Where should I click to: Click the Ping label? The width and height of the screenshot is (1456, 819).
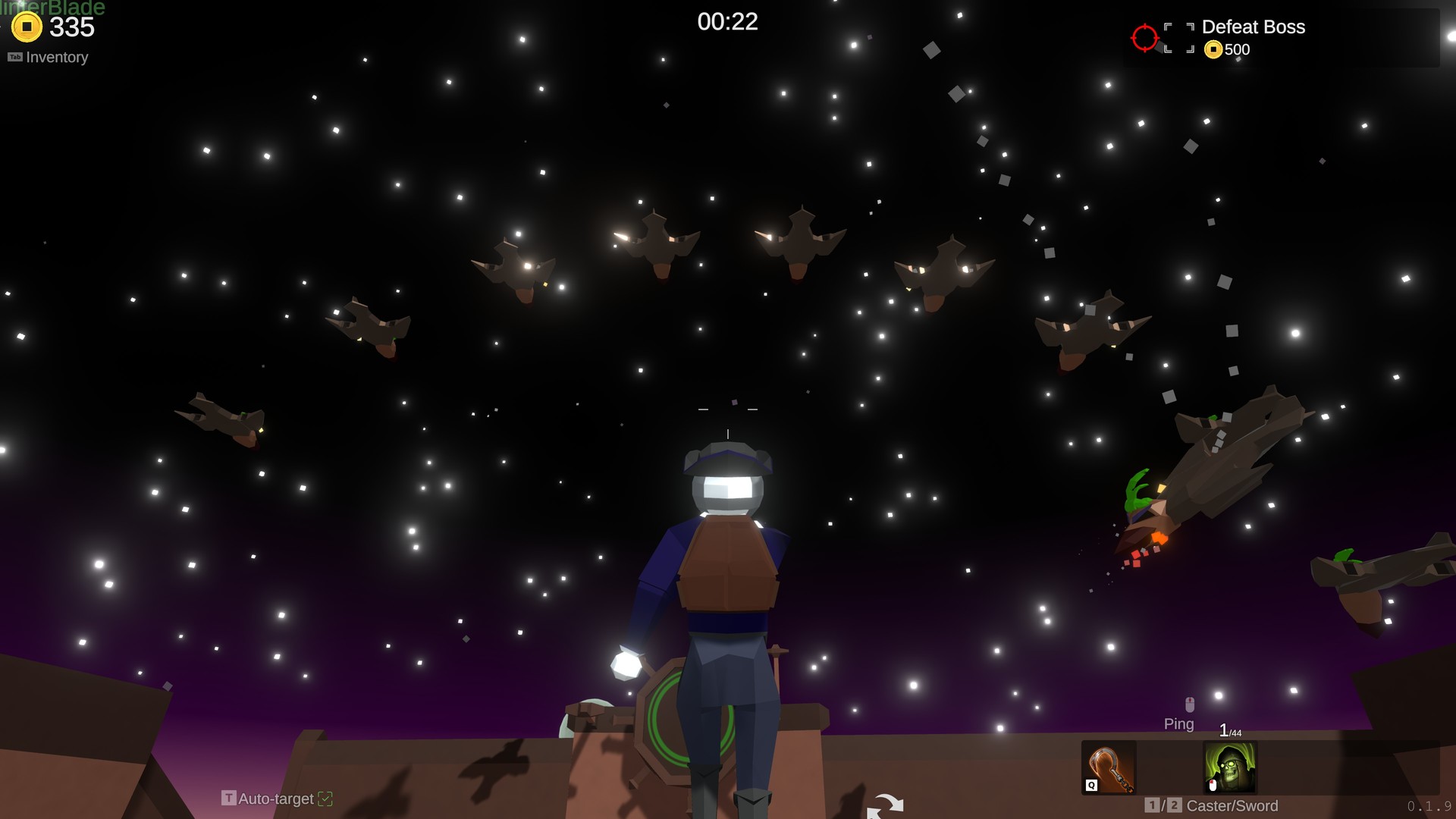(1179, 724)
